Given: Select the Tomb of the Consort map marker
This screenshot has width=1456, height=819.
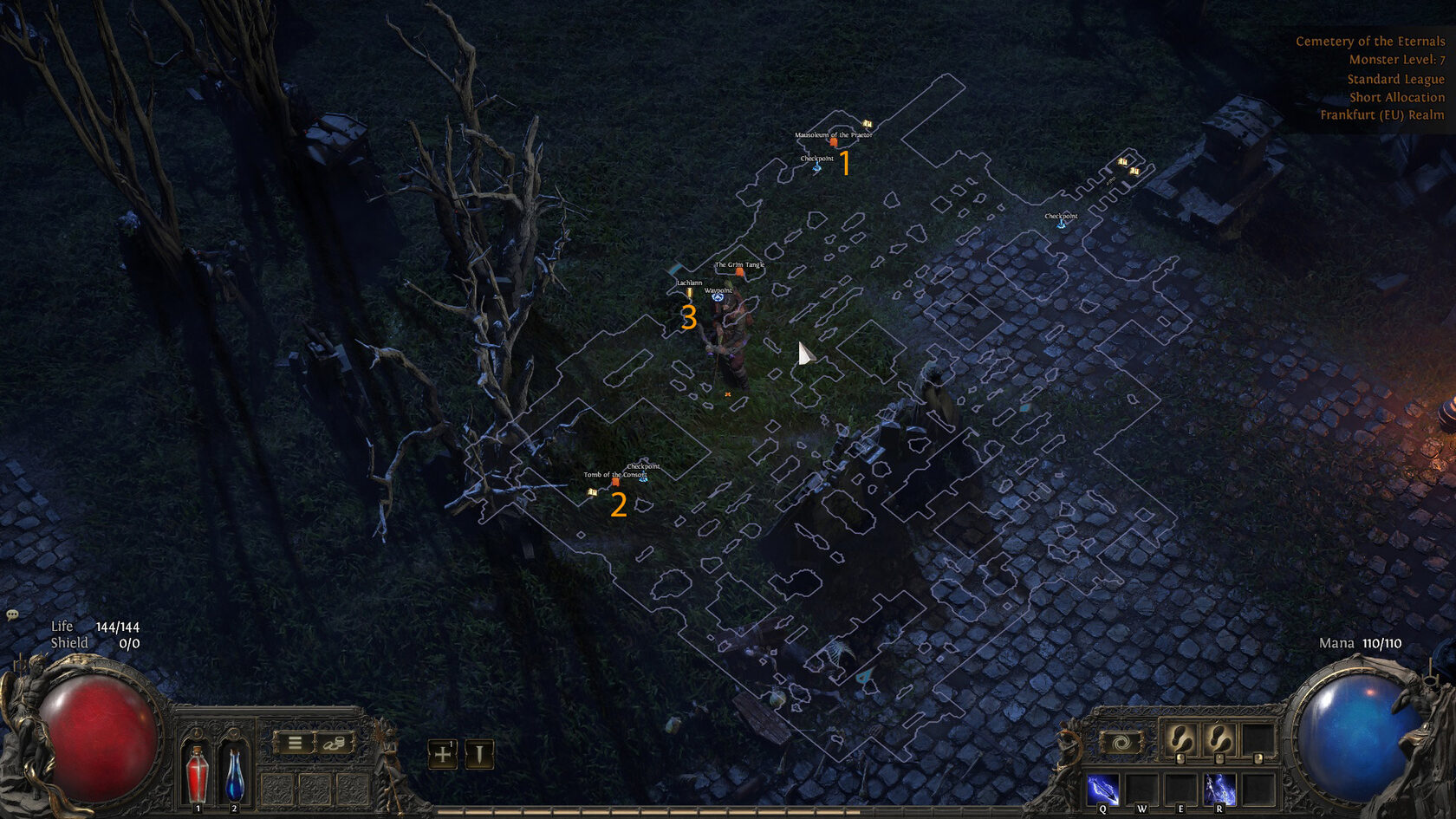Looking at the screenshot, I should 615,481.
